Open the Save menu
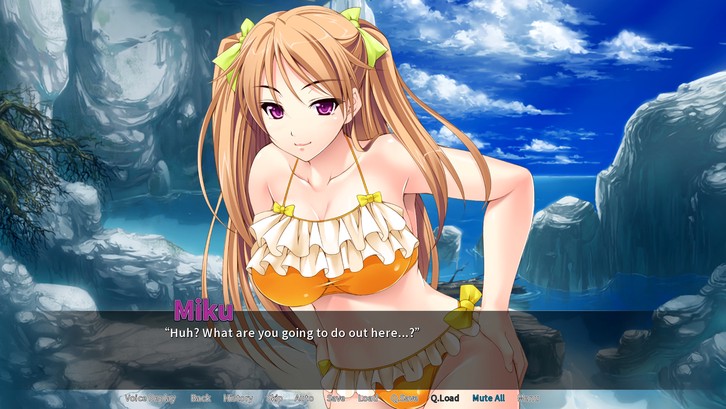This screenshot has width=726, height=409. pos(336,398)
